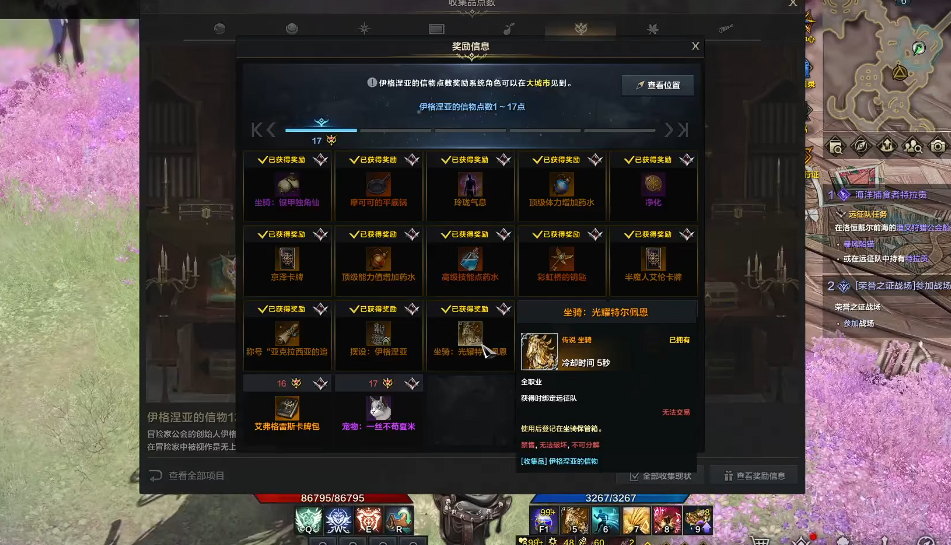Choose the 玲珑气息 reward tile
The width and height of the screenshot is (951, 545).
(x=470, y=186)
